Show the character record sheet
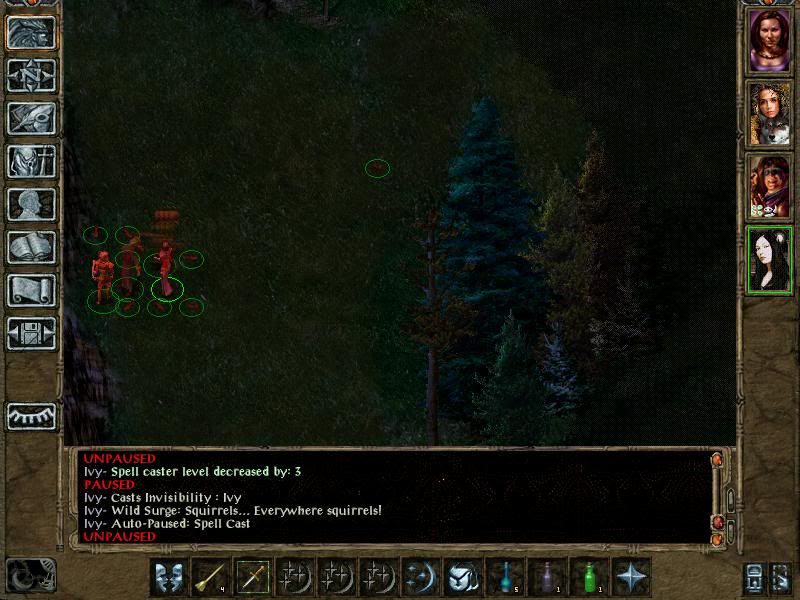 (x=31, y=204)
